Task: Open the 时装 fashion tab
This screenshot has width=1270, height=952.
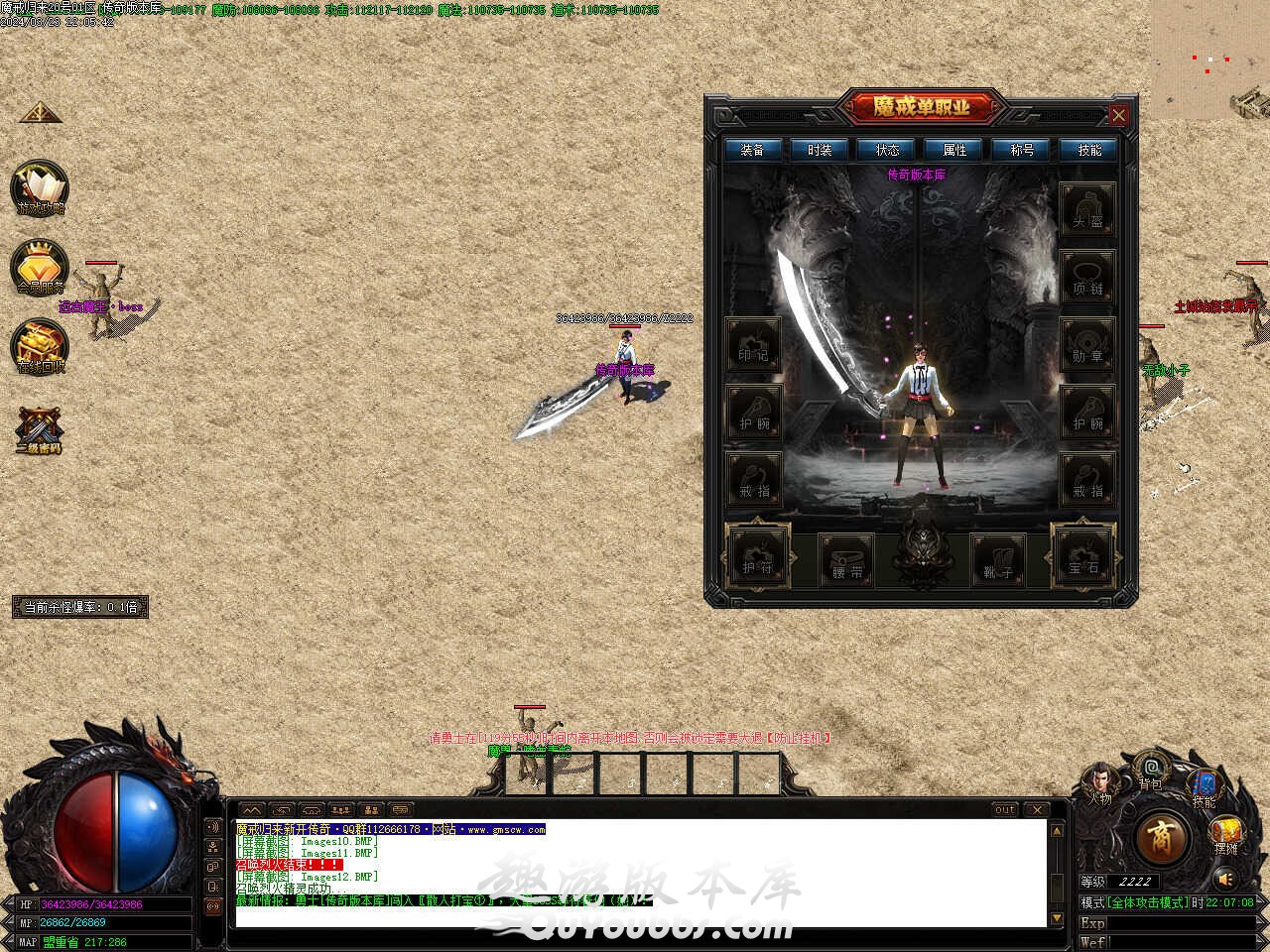Action: point(820,150)
